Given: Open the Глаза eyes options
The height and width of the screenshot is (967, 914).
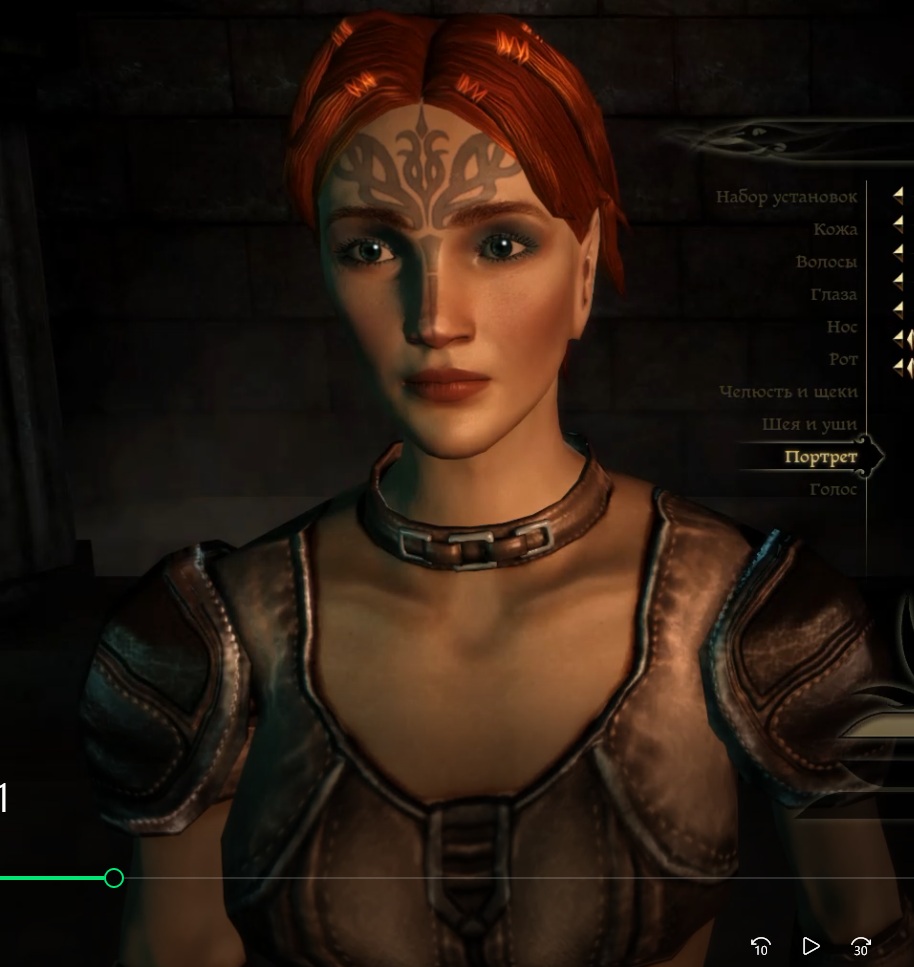Looking at the screenshot, I should click(x=833, y=295).
